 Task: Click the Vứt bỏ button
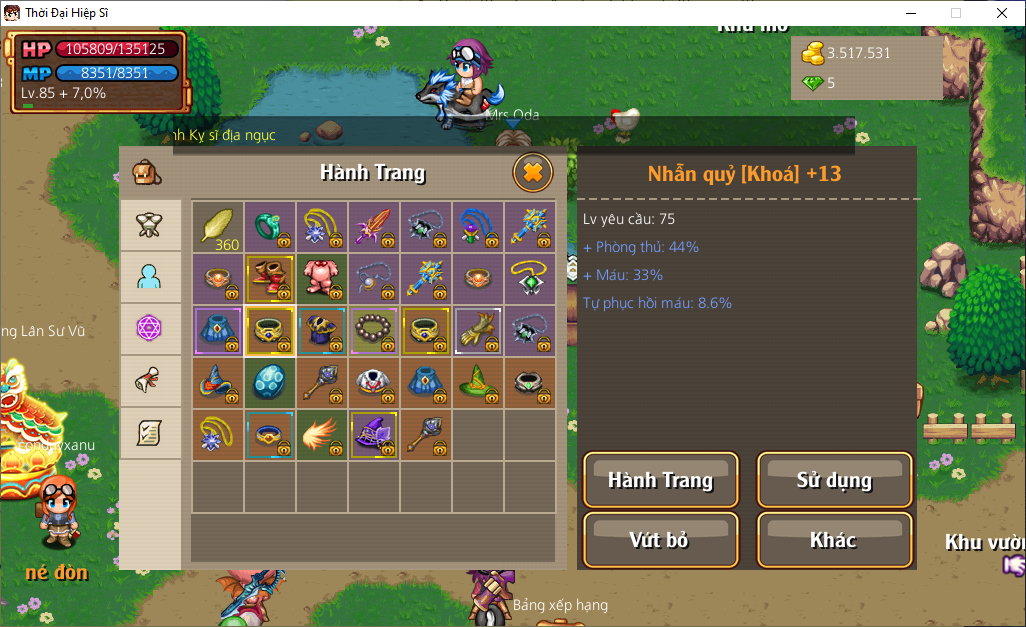(660, 540)
